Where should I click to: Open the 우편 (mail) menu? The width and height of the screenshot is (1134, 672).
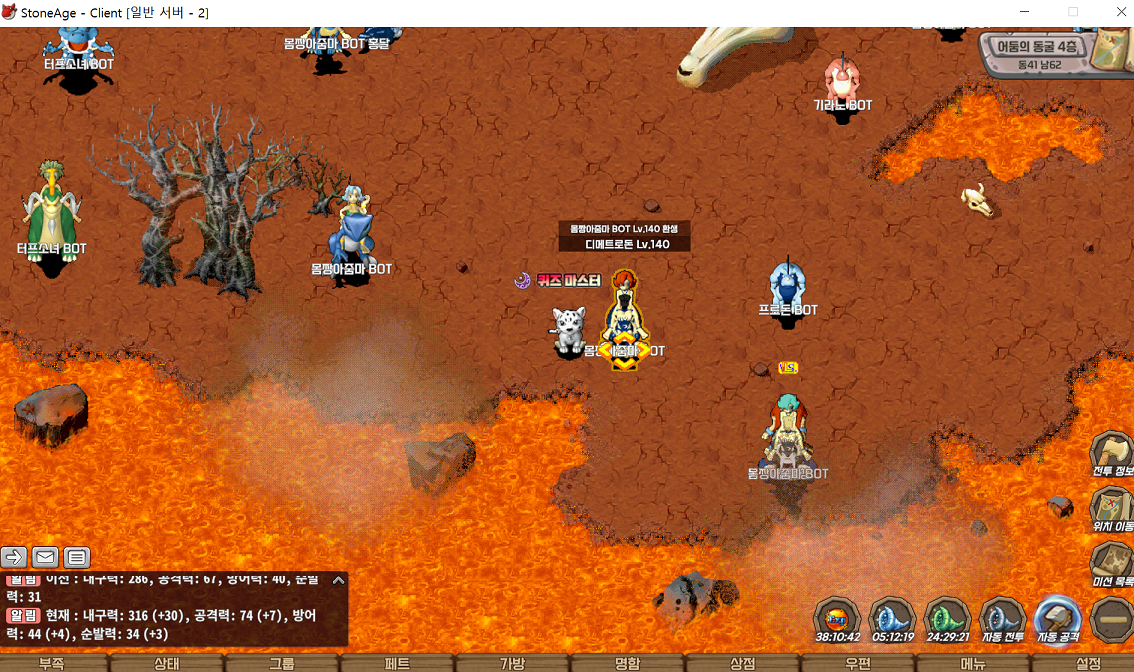[858, 663]
